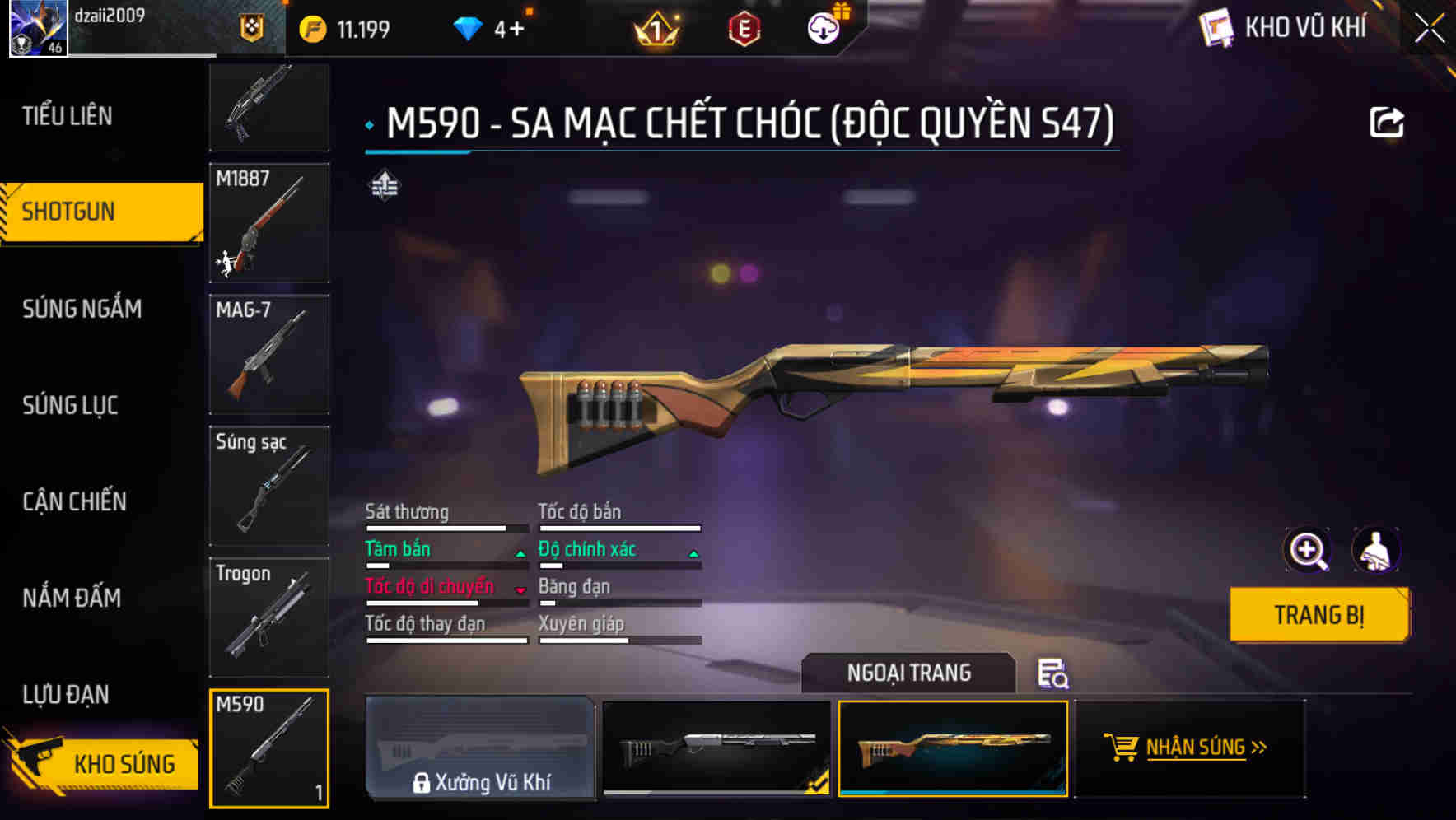Share the M590 weapon via share icon
Viewport: 1456px width, 820px height.
1388,121
